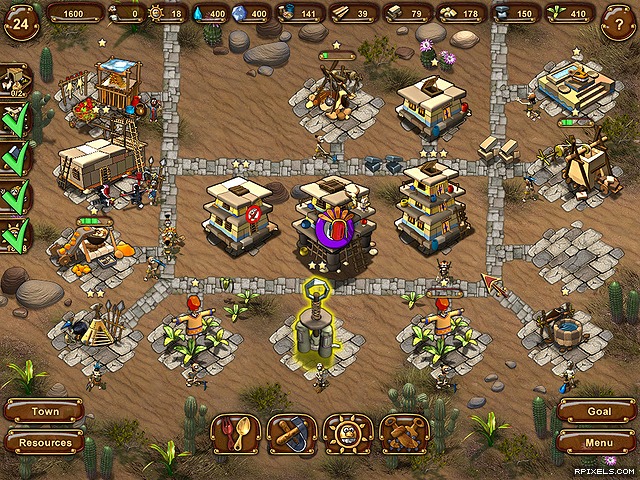Click the question mark help button
Screen dimensions: 640x480
(617, 23)
